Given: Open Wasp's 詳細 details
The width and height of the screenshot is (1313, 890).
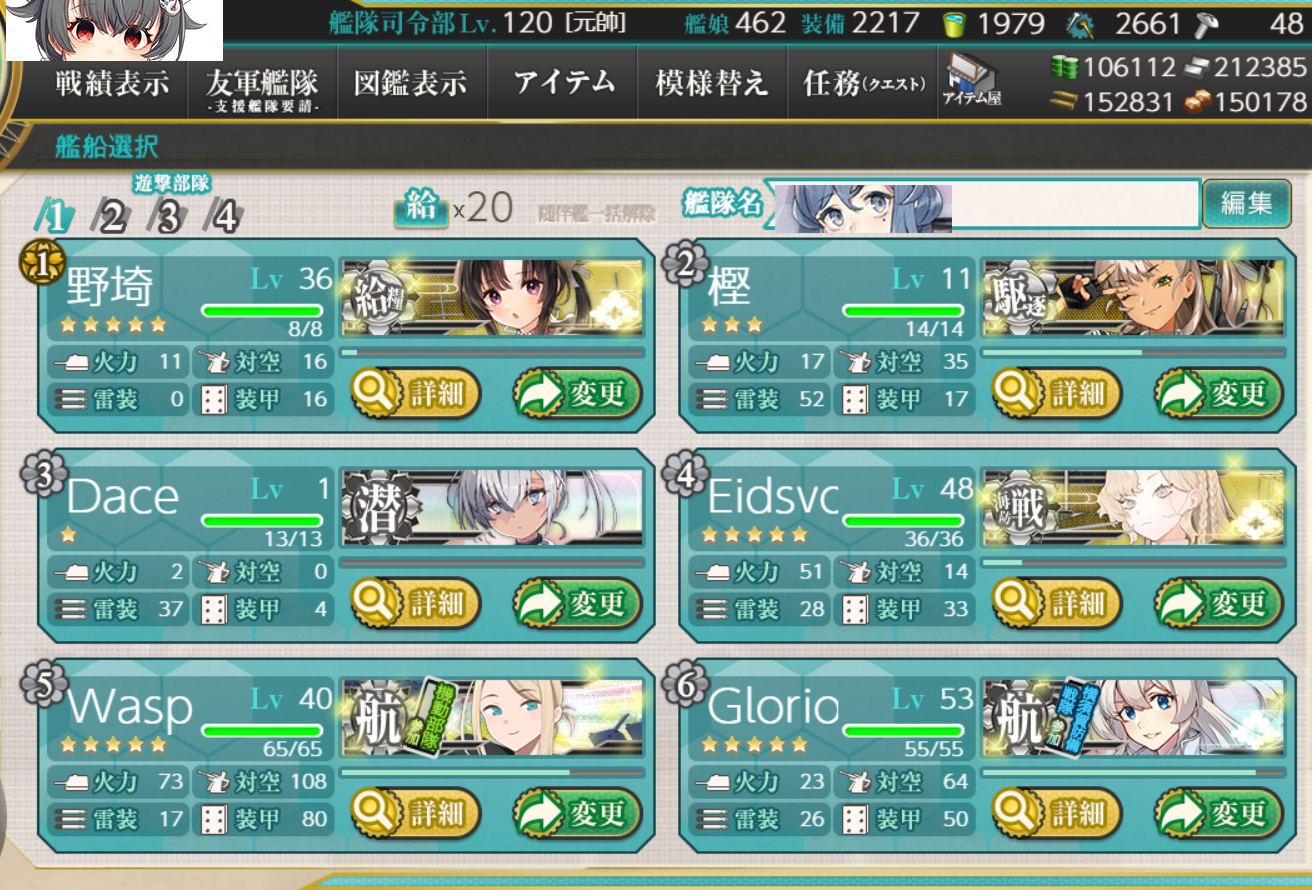Looking at the screenshot, I should pos(416,813).
